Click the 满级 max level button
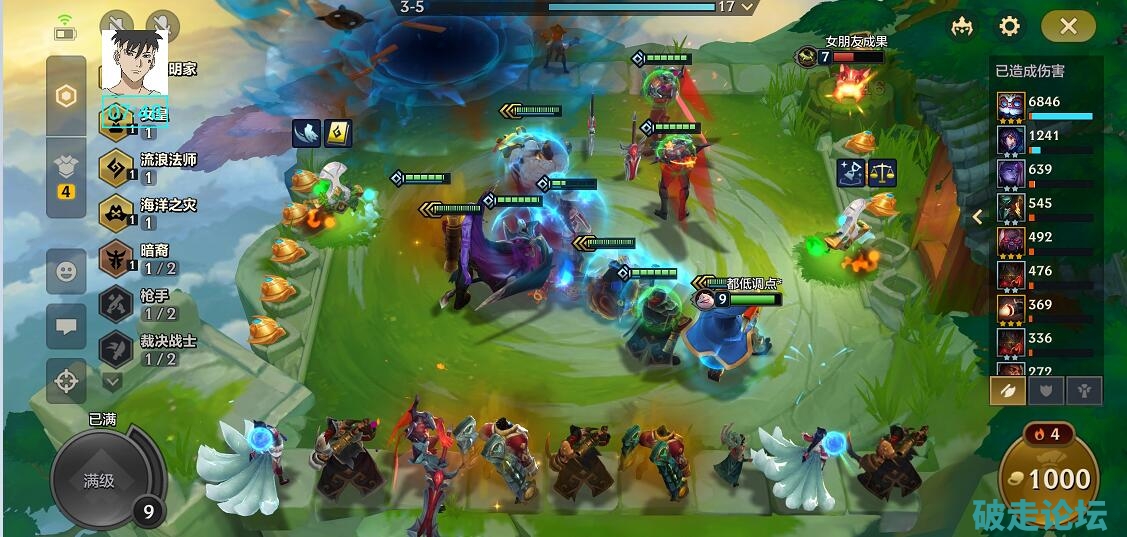This screenshot has height=537, width=1127. (99, 480)
